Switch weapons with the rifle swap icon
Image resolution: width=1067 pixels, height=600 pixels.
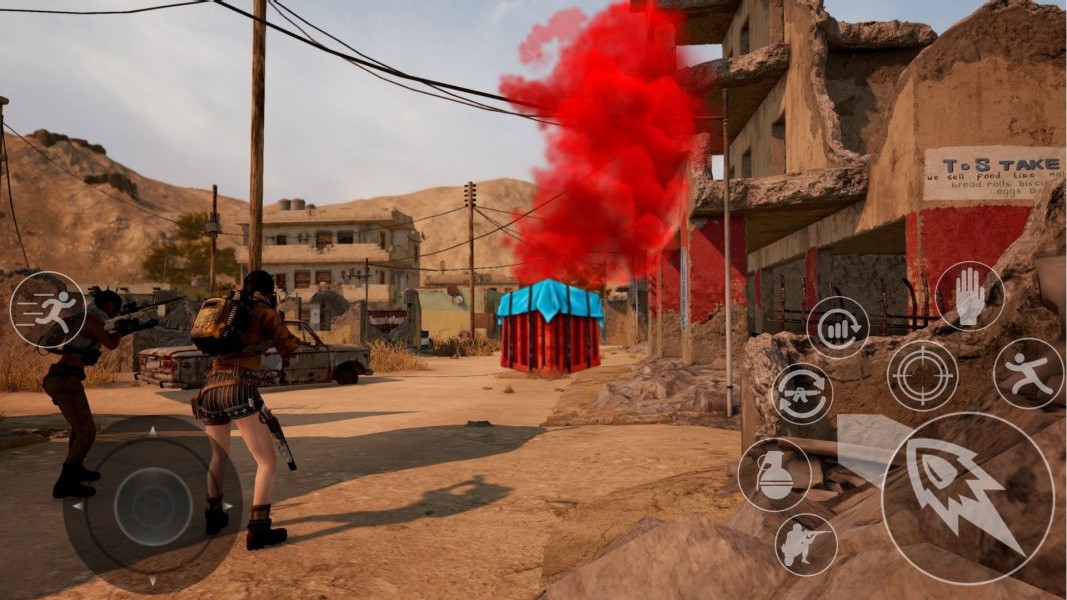(x=802, y=393)
